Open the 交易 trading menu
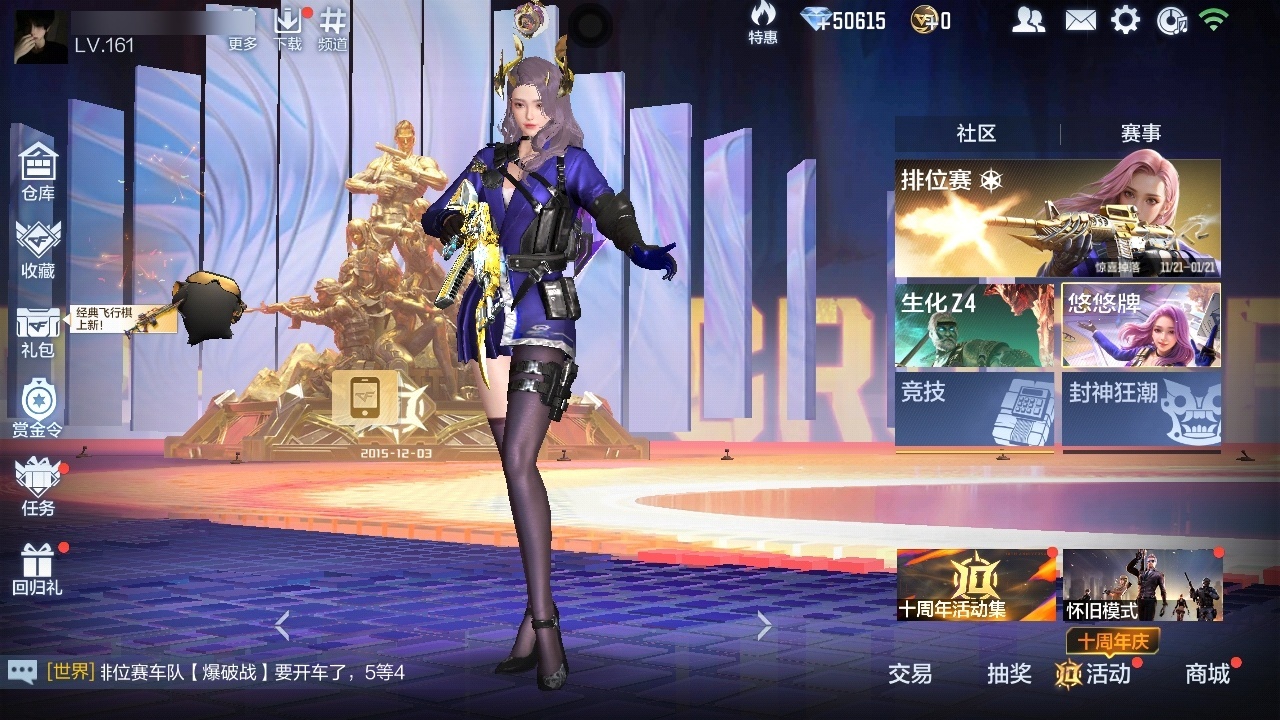Viewport: 1280px width, 720px height. point(910,674)
